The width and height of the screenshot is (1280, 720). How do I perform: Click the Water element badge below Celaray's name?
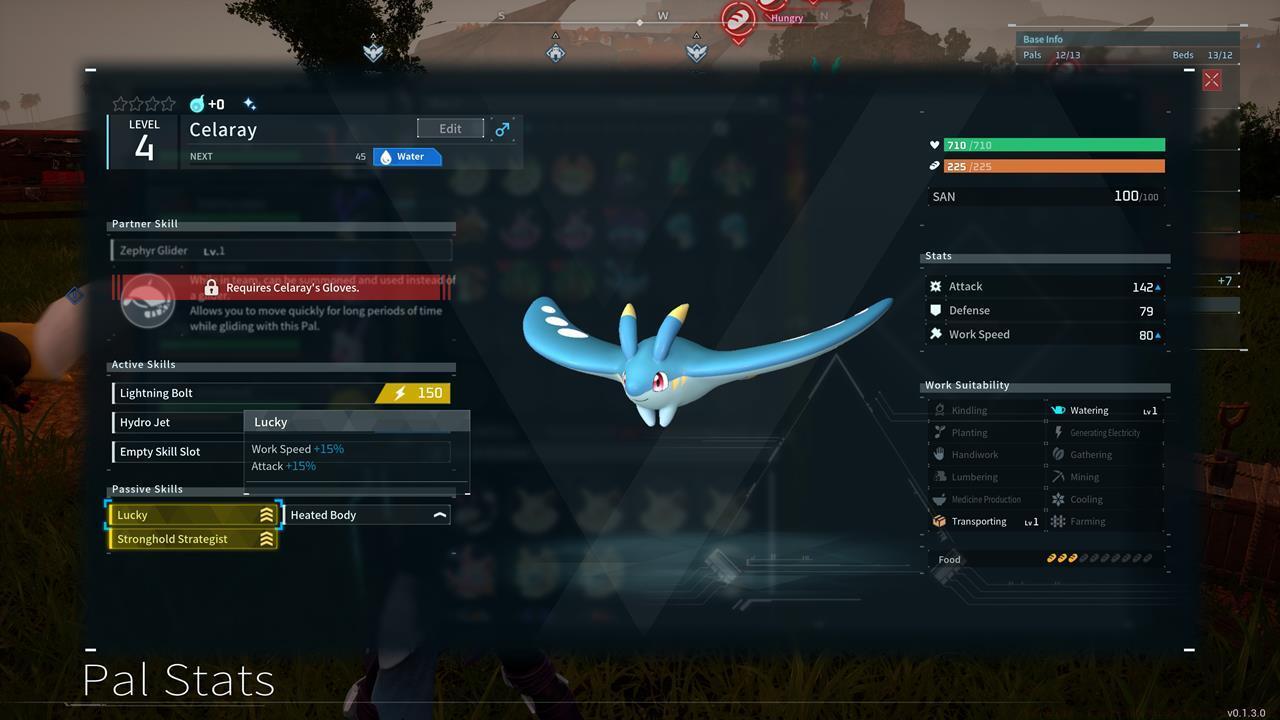pyautogui.click(x=407, y=156)
